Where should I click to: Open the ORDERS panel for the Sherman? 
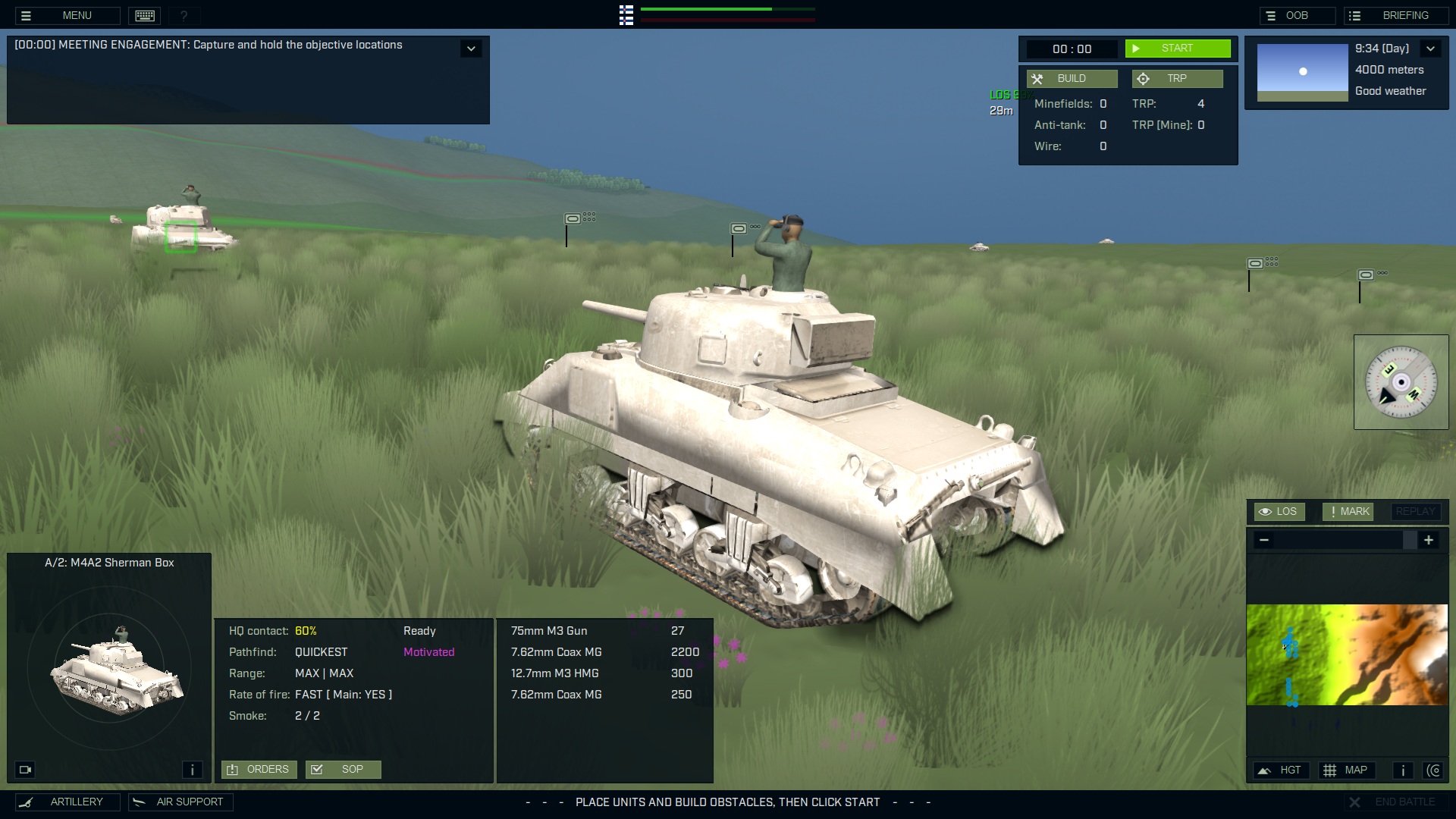pos(259,769)
